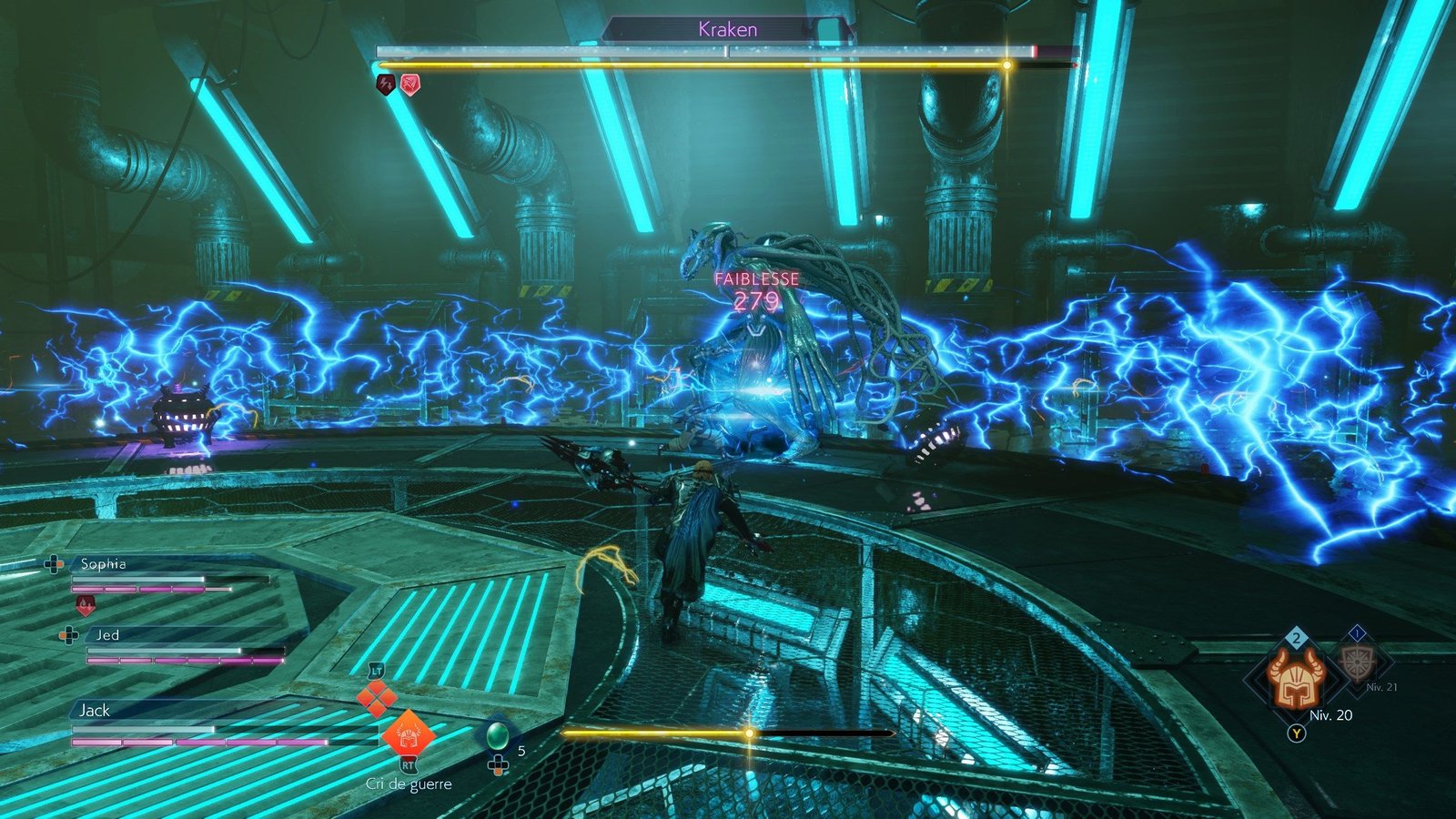This screenshot has height=819, width=1456.
Task: Inspect Sophia's red debuff status icon
Action: [x=85, y=604]
